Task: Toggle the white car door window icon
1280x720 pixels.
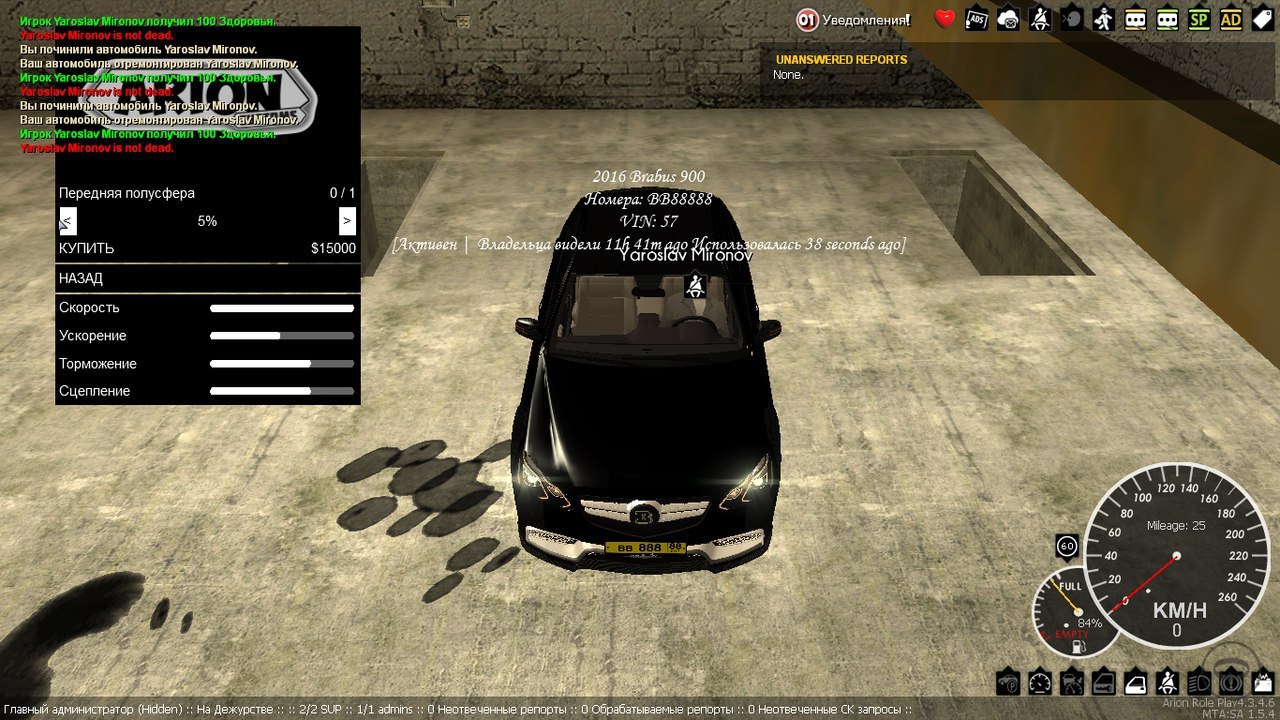Action: [1135, 683]
